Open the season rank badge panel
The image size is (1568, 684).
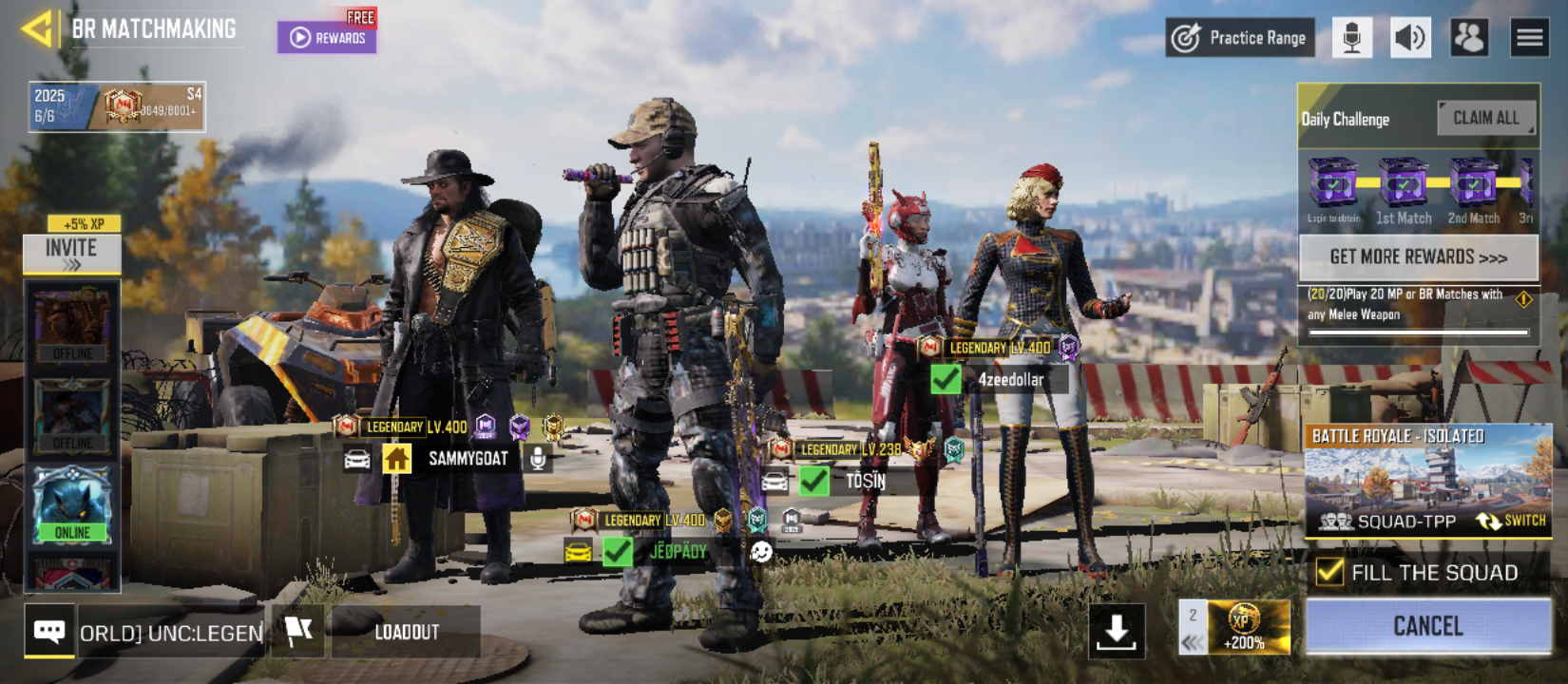(117, 106)
